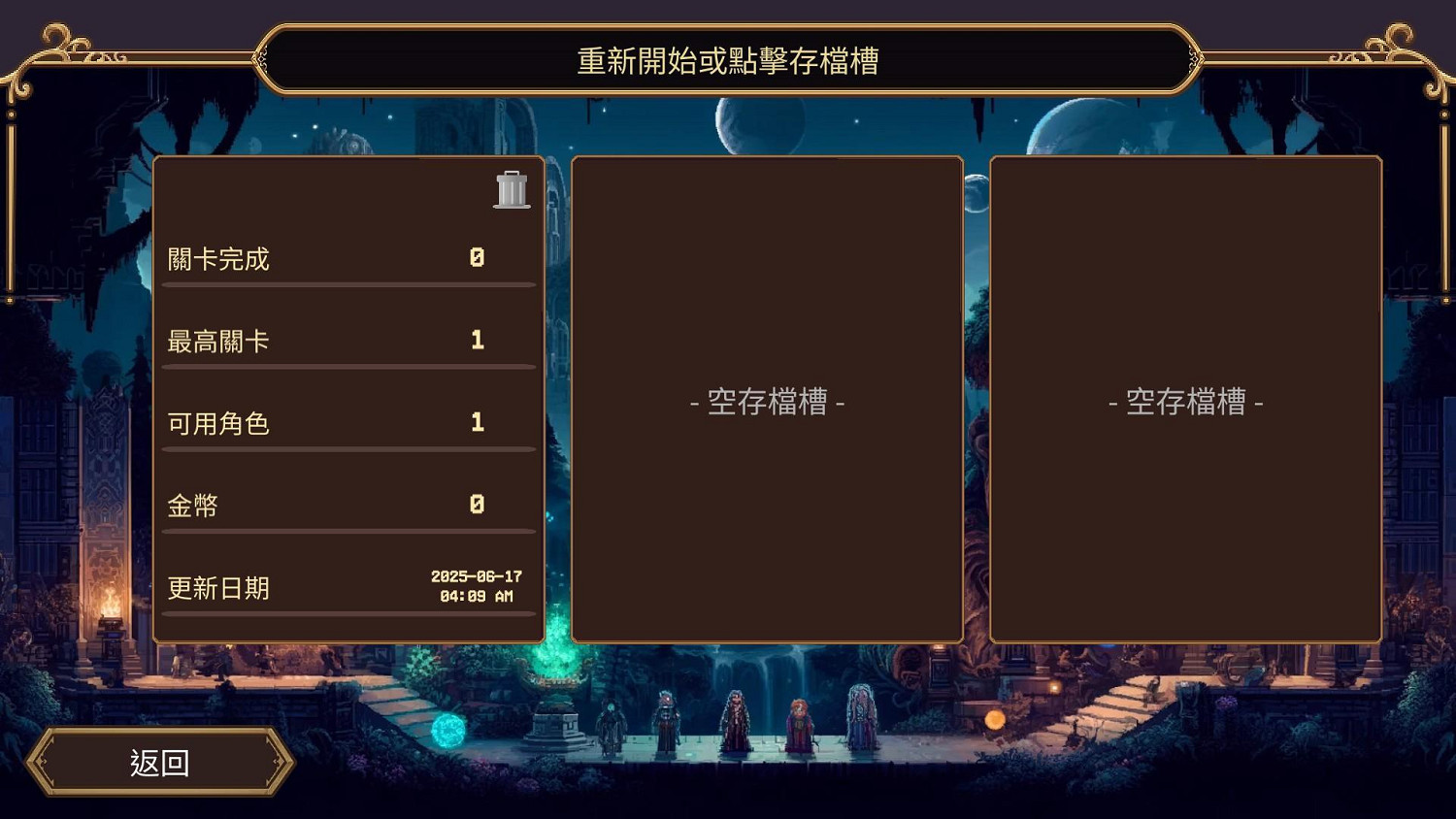Click the trash icon to delete save slot one
Image resolution: width=1456 pixels, height=819 pixels.
coord(512,190)
